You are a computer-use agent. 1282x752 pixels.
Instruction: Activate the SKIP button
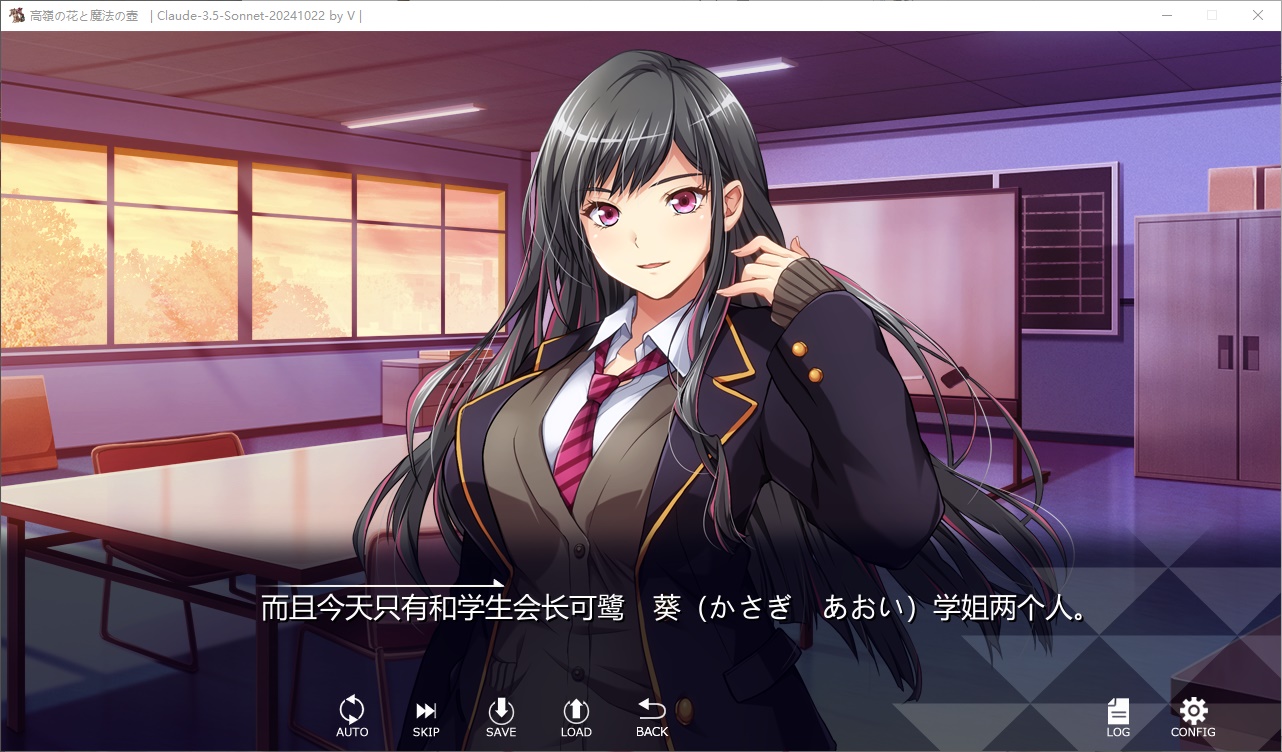[426, 716]
